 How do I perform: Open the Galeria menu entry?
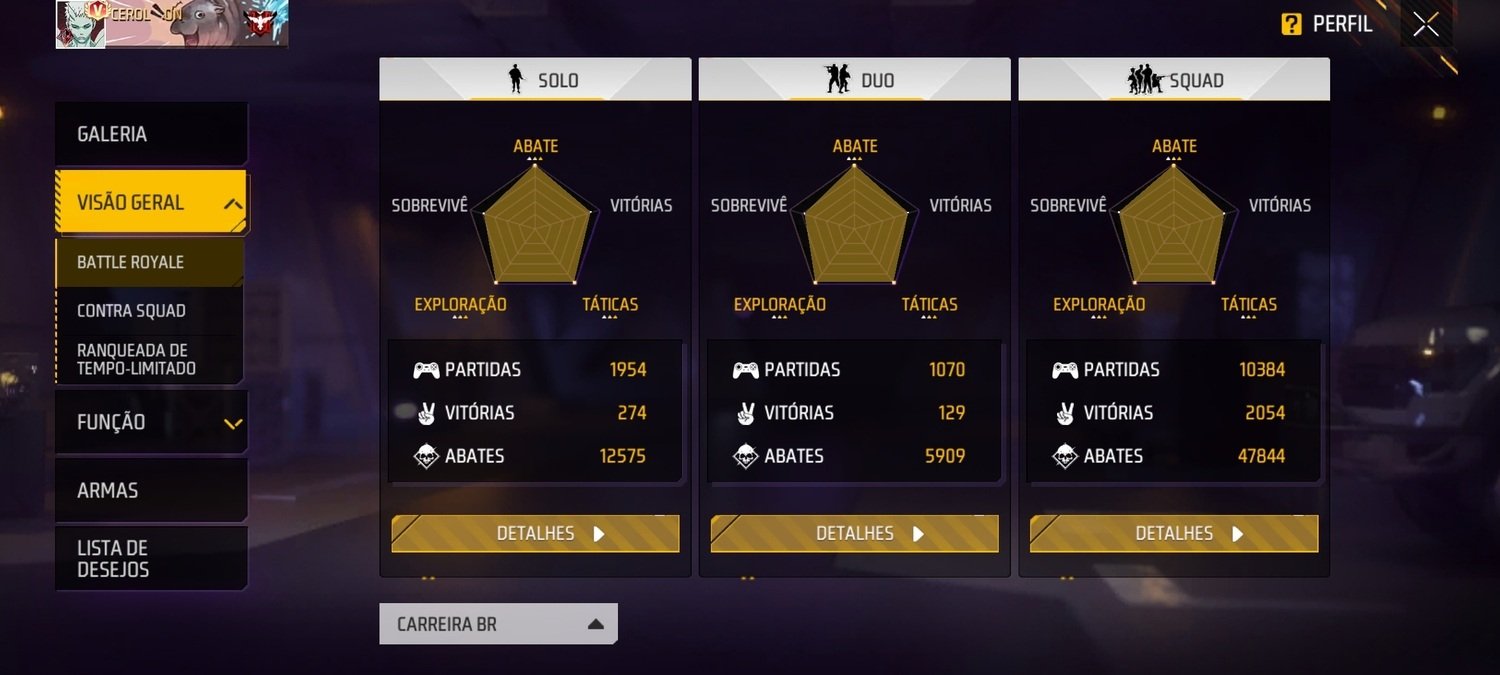[150, 134]
